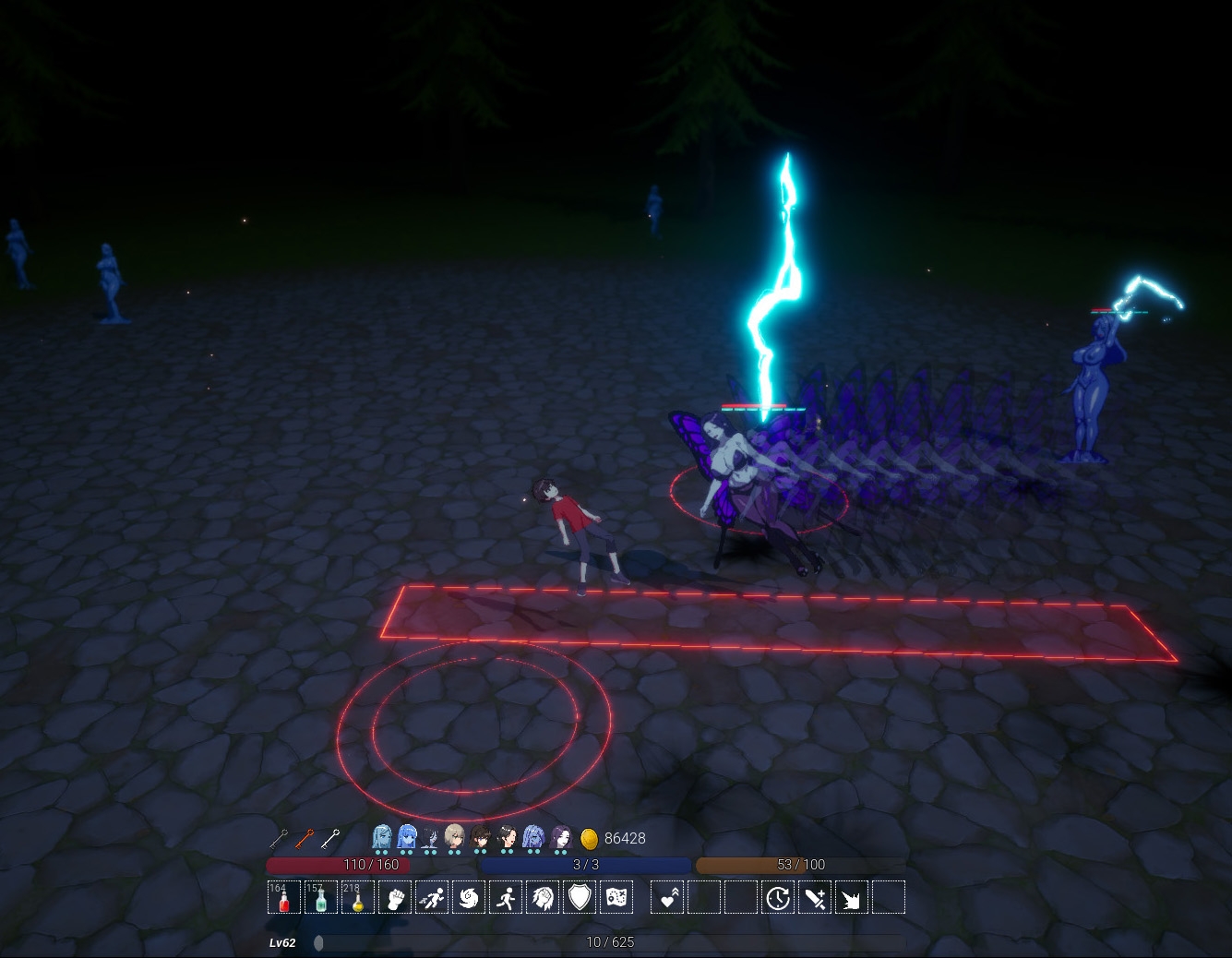Activate the raised fist skill
Screen dimensions: 1232x958
(395, 897)
